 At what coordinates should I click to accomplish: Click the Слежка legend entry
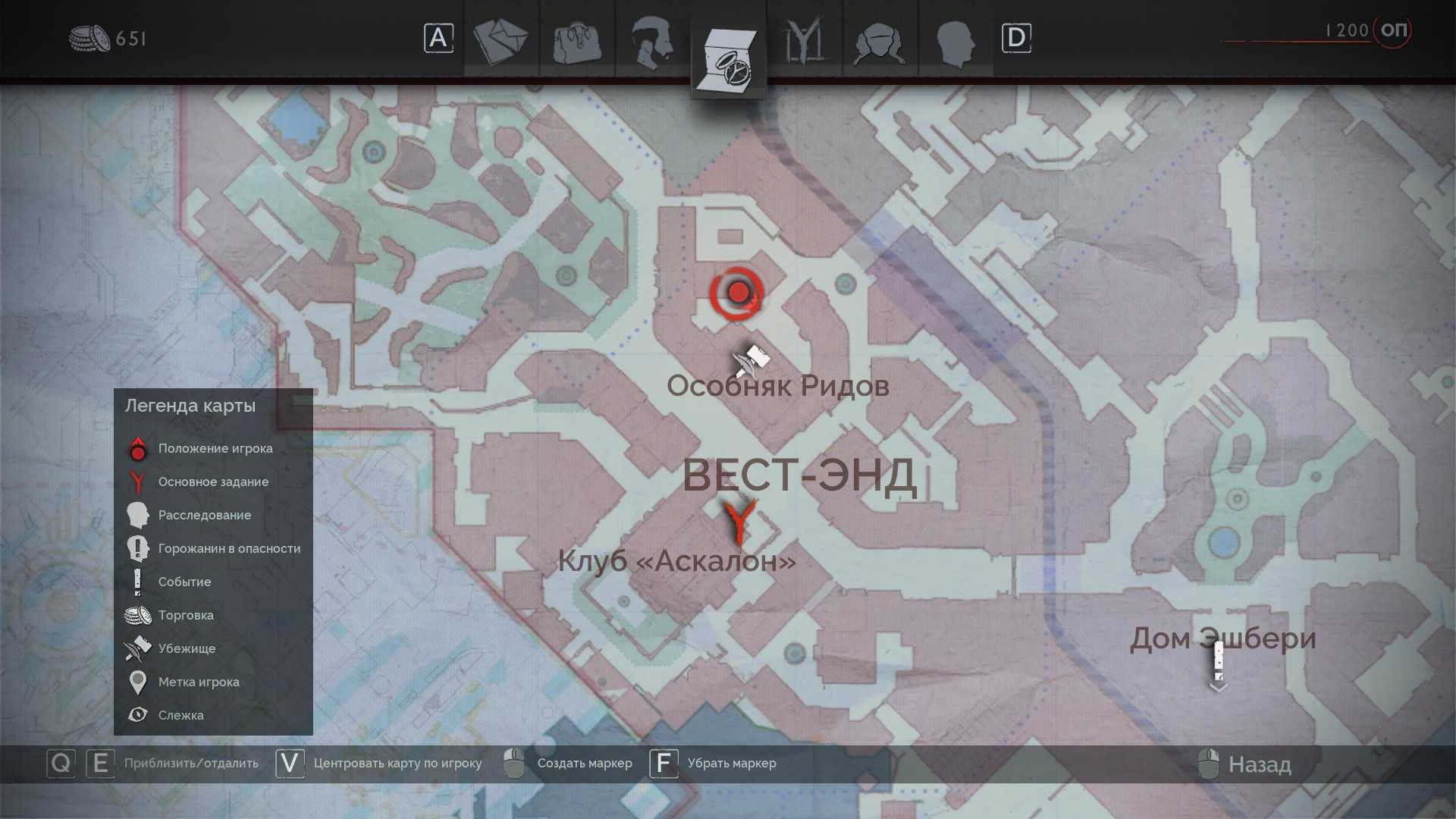(x=180, y=715)
